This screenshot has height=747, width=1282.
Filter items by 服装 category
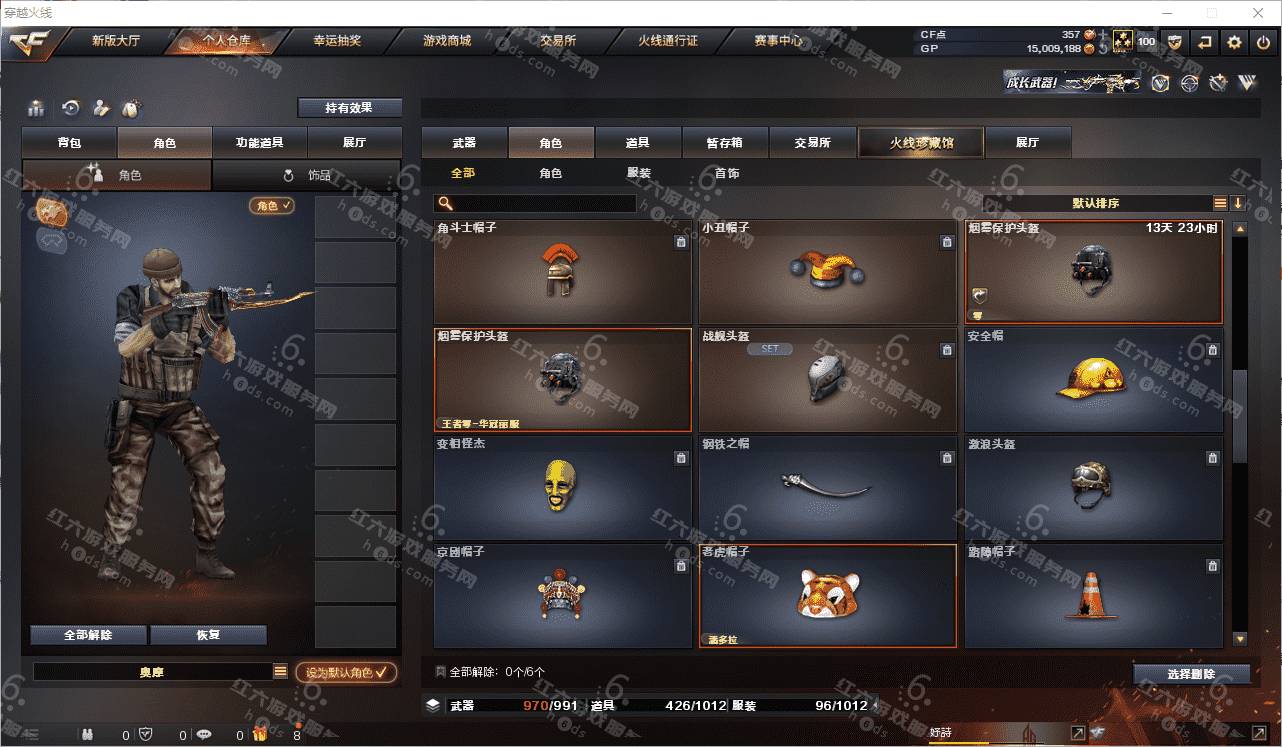click(639, 173)
